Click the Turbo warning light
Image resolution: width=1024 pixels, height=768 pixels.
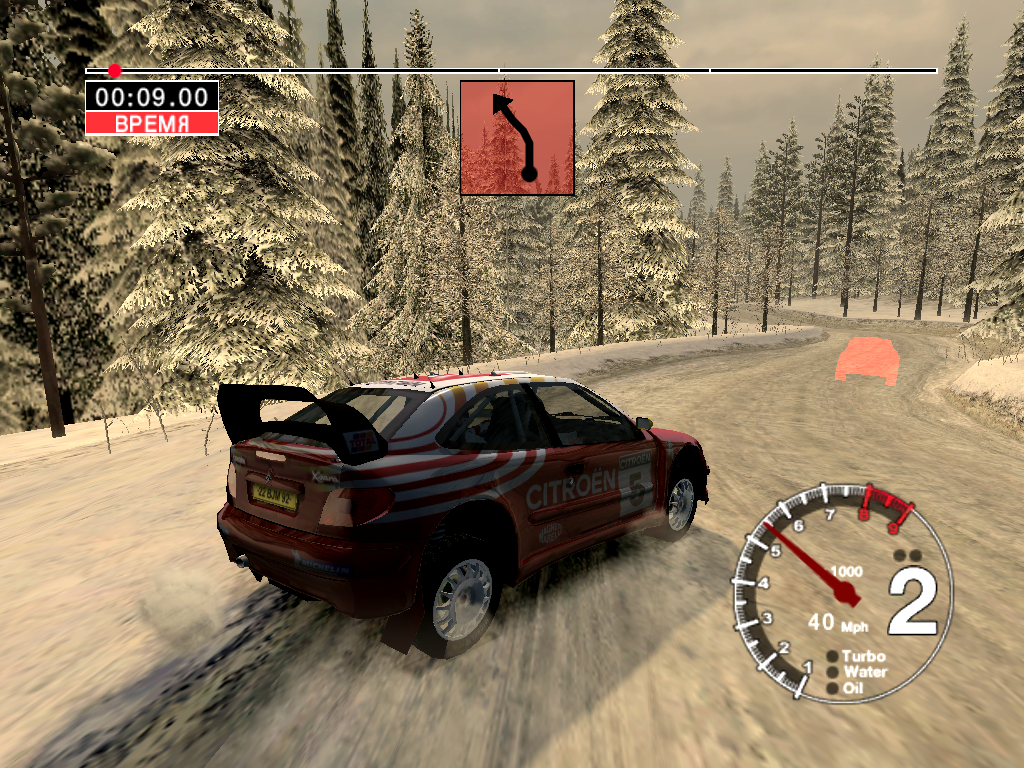coord(832,657)
